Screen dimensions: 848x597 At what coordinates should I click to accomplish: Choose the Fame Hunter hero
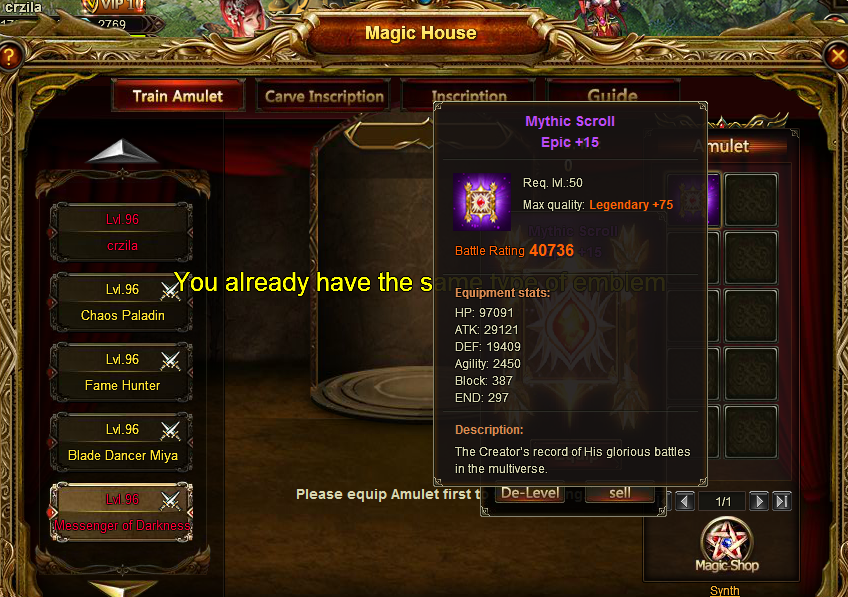(x=122, y=372)
